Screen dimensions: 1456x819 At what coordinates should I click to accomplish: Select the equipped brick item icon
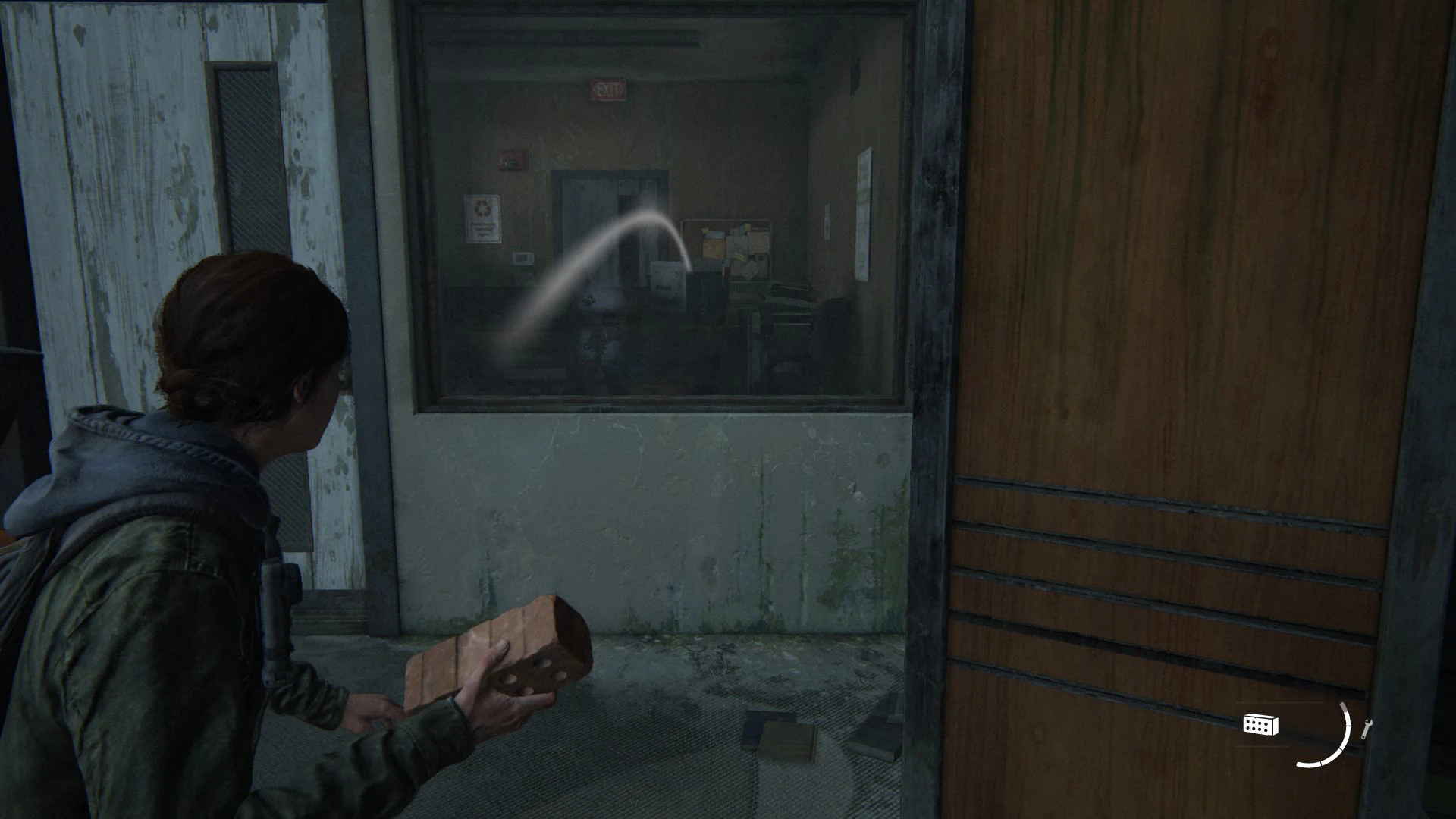point(1260,725)
